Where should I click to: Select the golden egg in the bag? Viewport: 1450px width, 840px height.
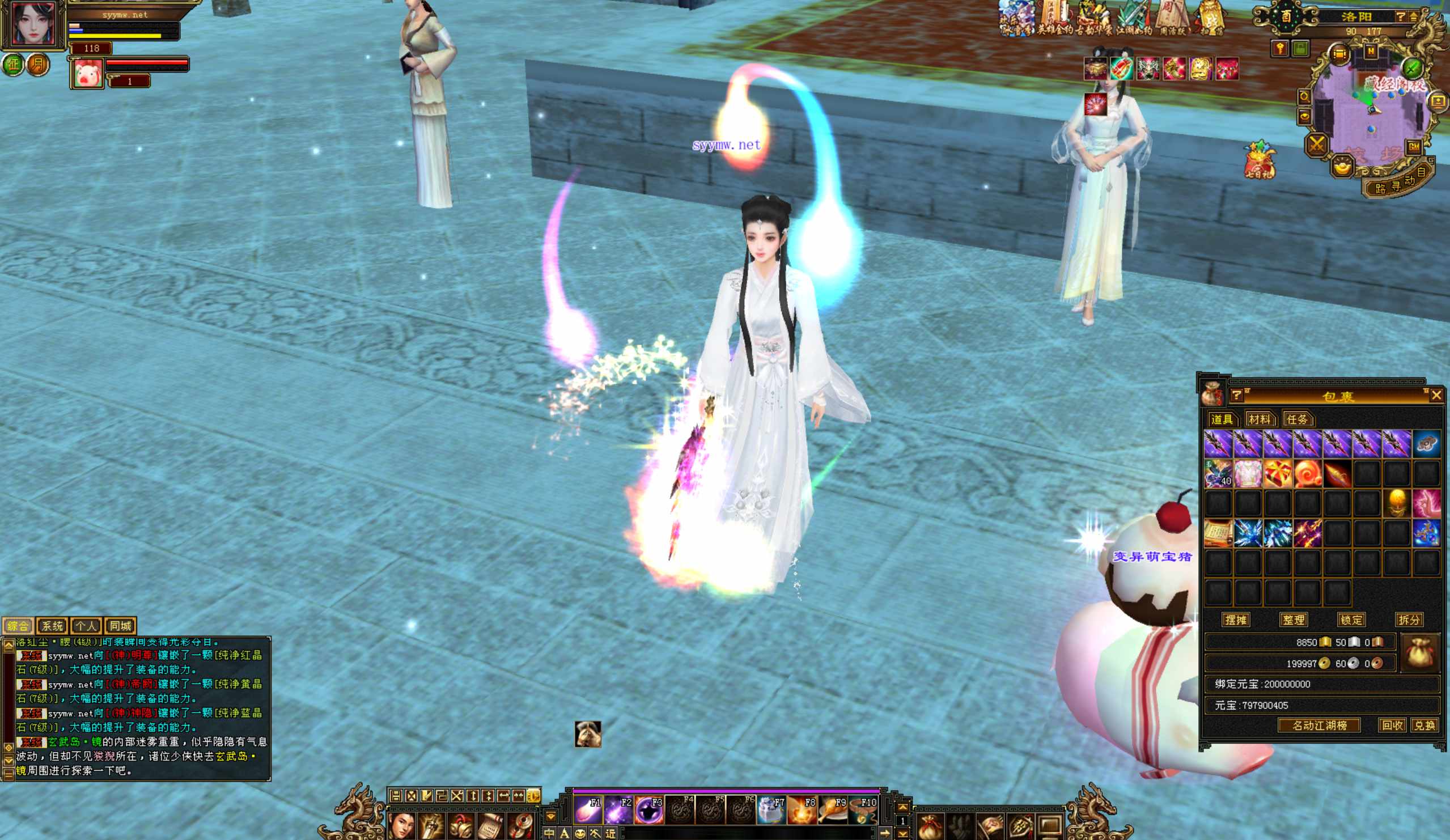(x=1397, y=503)
